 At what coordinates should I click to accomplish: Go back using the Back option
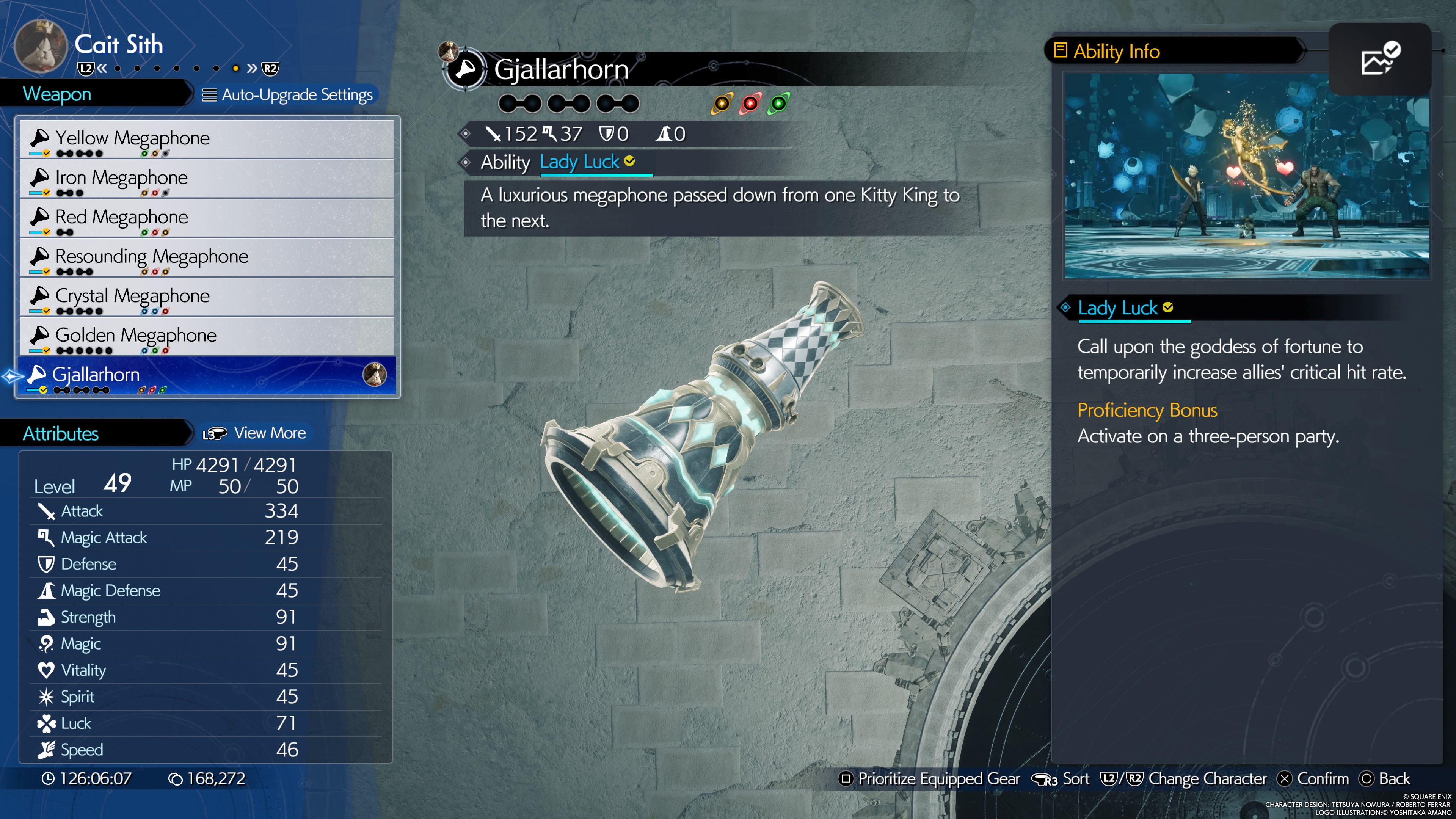1385,779
